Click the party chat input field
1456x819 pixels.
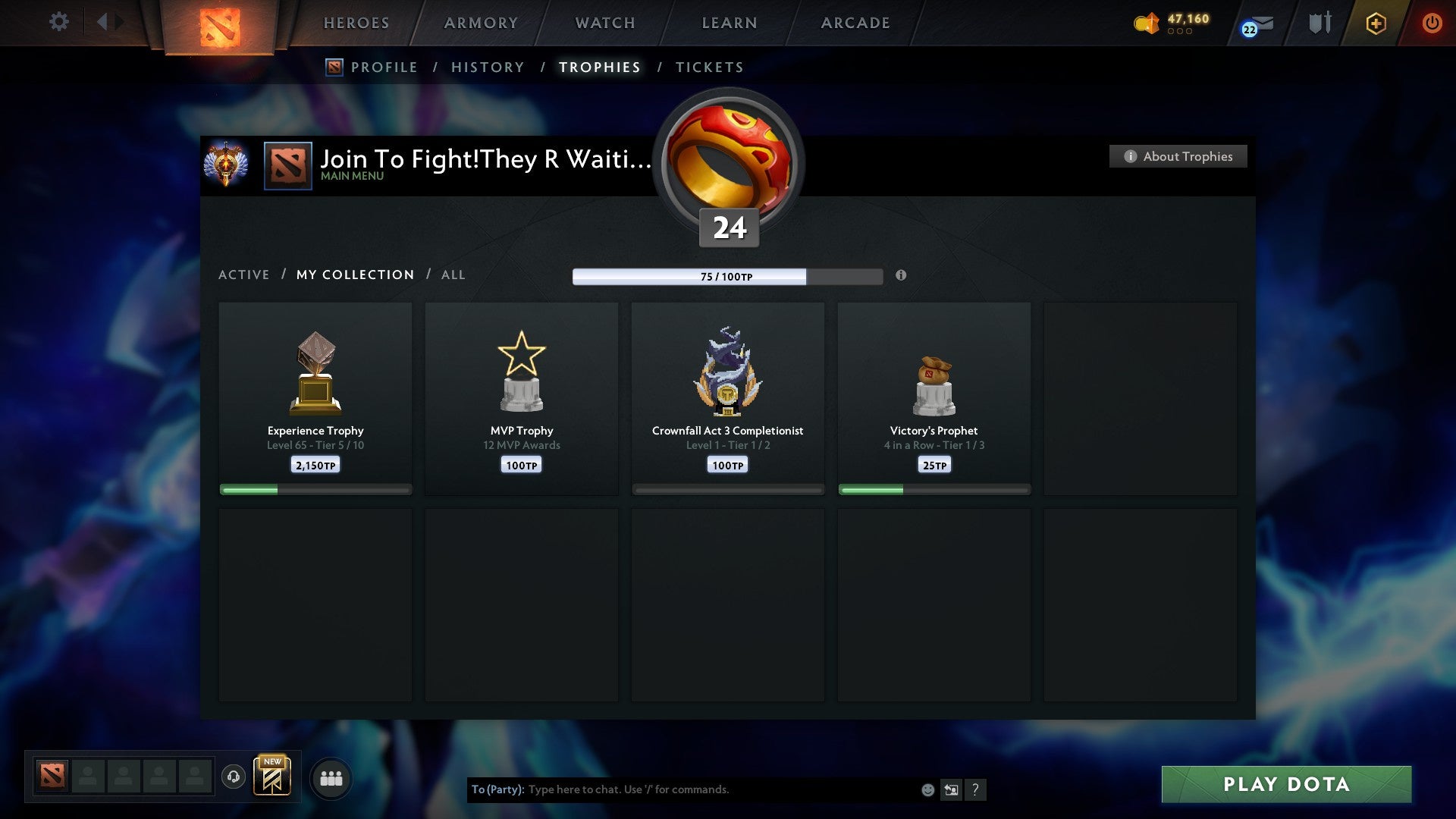682,789
